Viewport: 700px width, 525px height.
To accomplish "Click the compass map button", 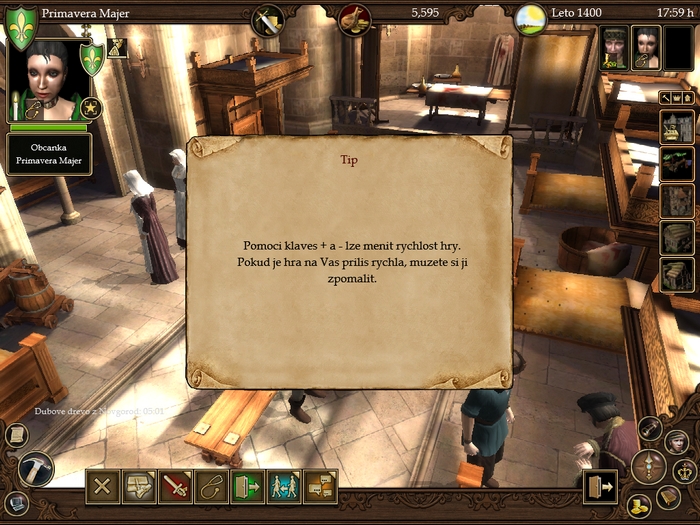I will (648, 465).
